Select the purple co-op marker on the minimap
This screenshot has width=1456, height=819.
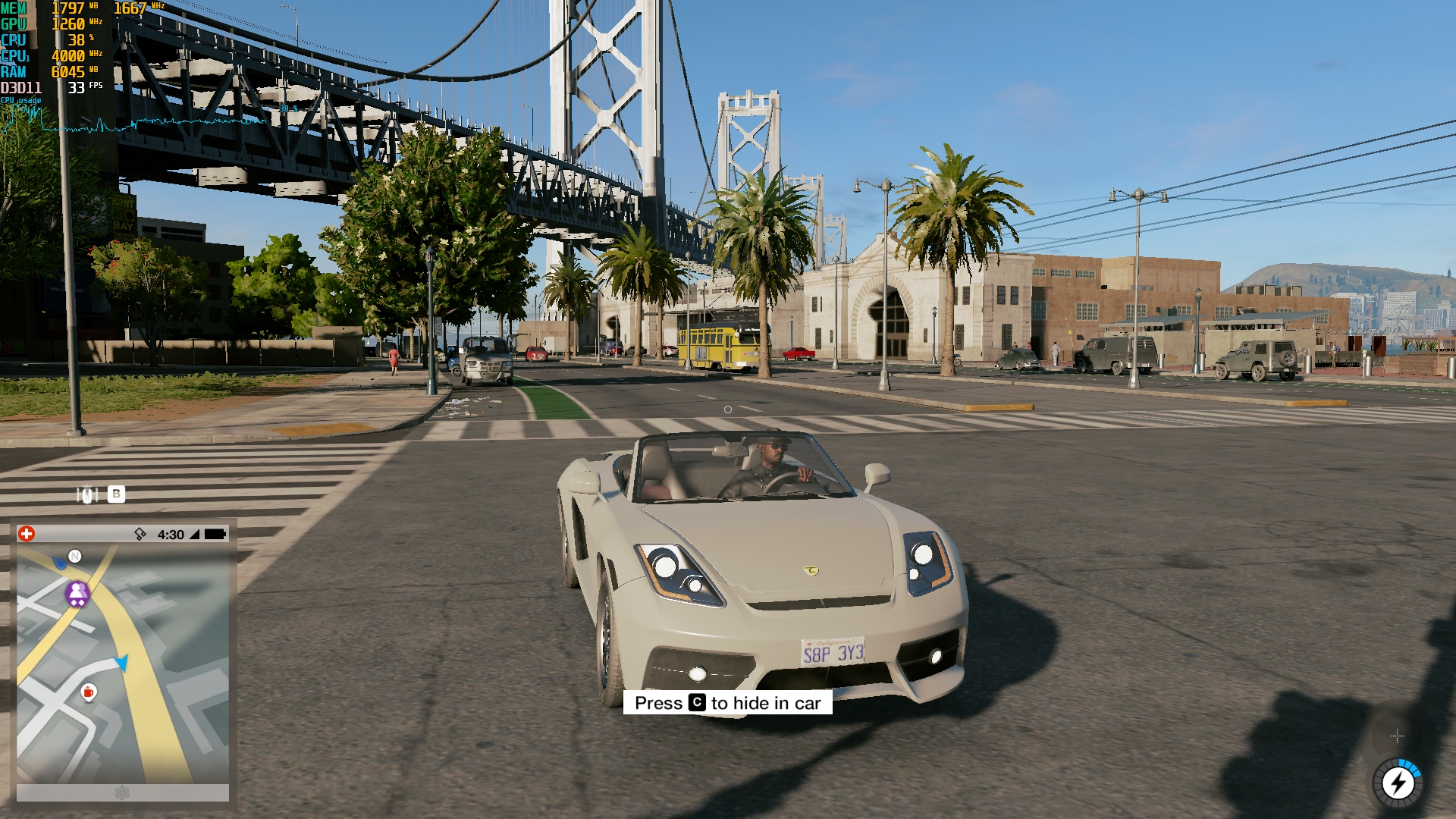[77, 593]
